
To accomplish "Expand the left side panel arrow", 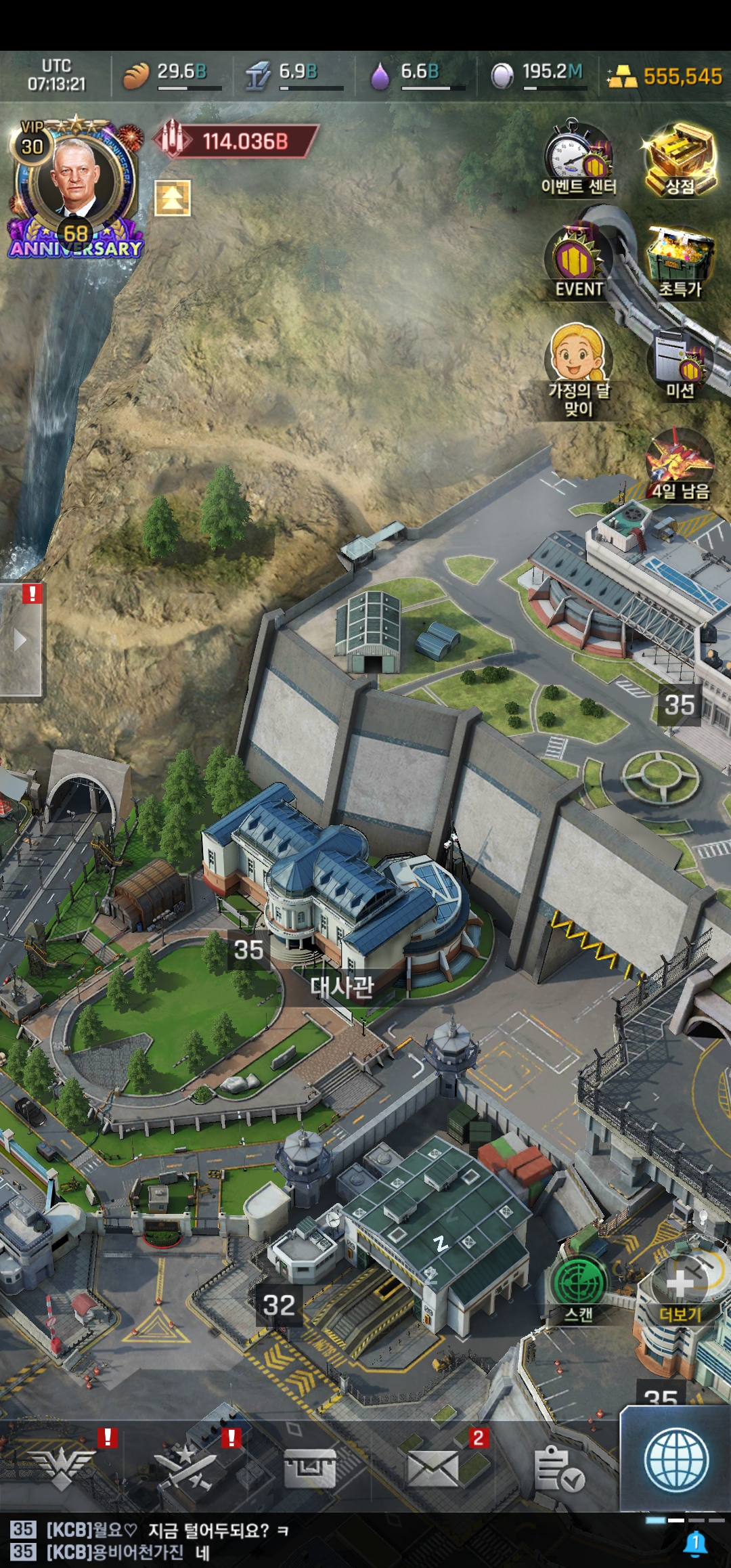I will pyautogui.click(x=20, y=640).
